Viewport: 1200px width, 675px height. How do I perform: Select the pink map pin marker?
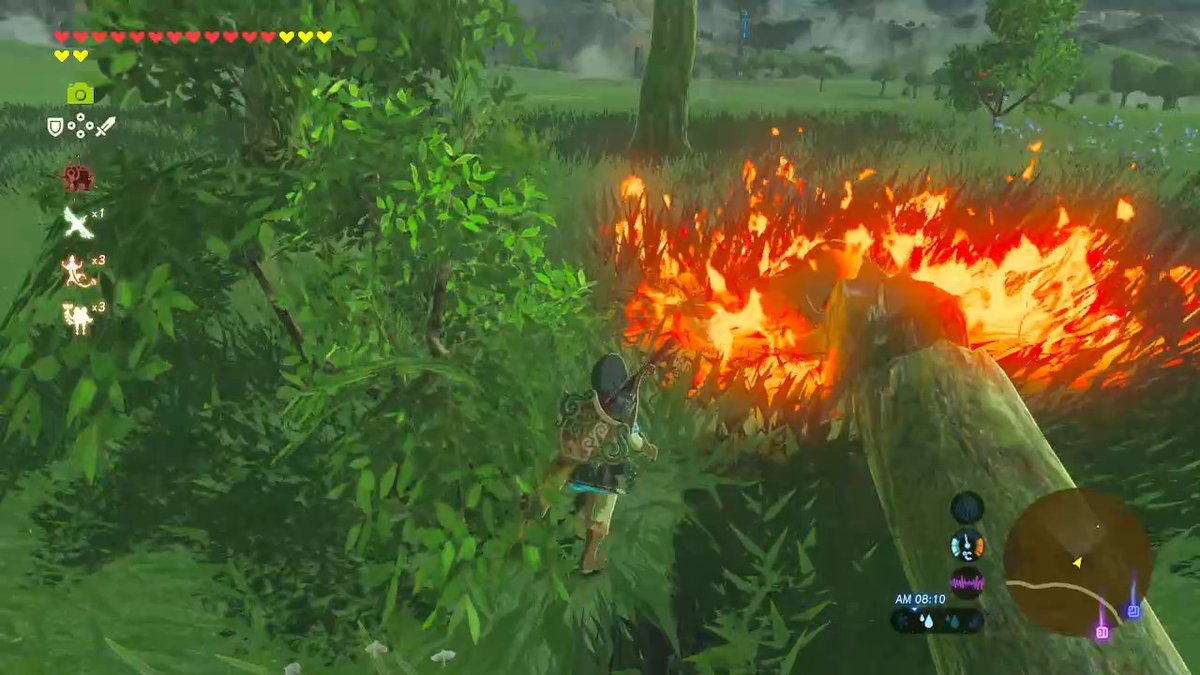click(x=1102, y=631)
